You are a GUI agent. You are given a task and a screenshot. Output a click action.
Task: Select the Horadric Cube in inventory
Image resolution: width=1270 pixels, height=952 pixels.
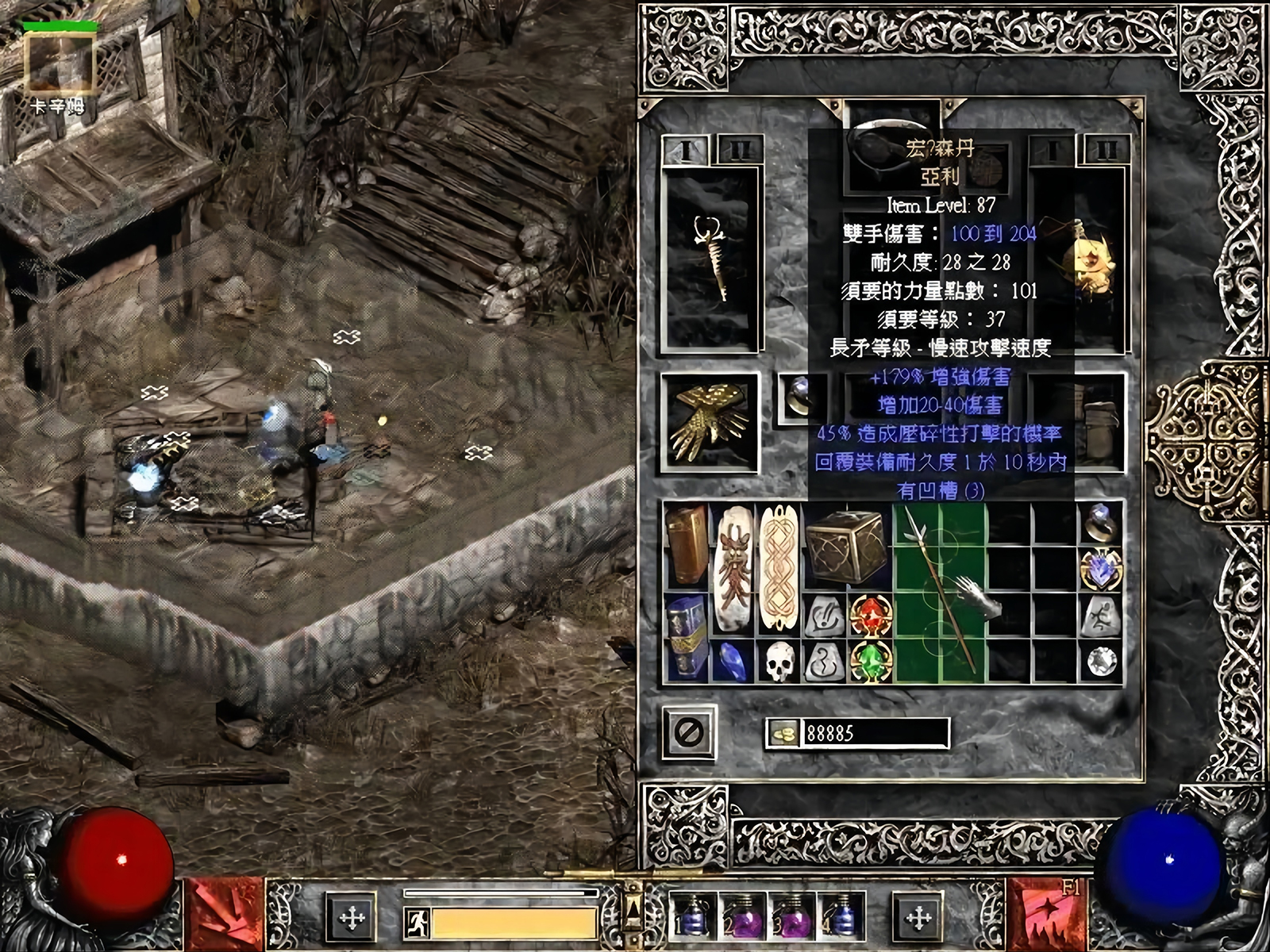click(846, 549)
